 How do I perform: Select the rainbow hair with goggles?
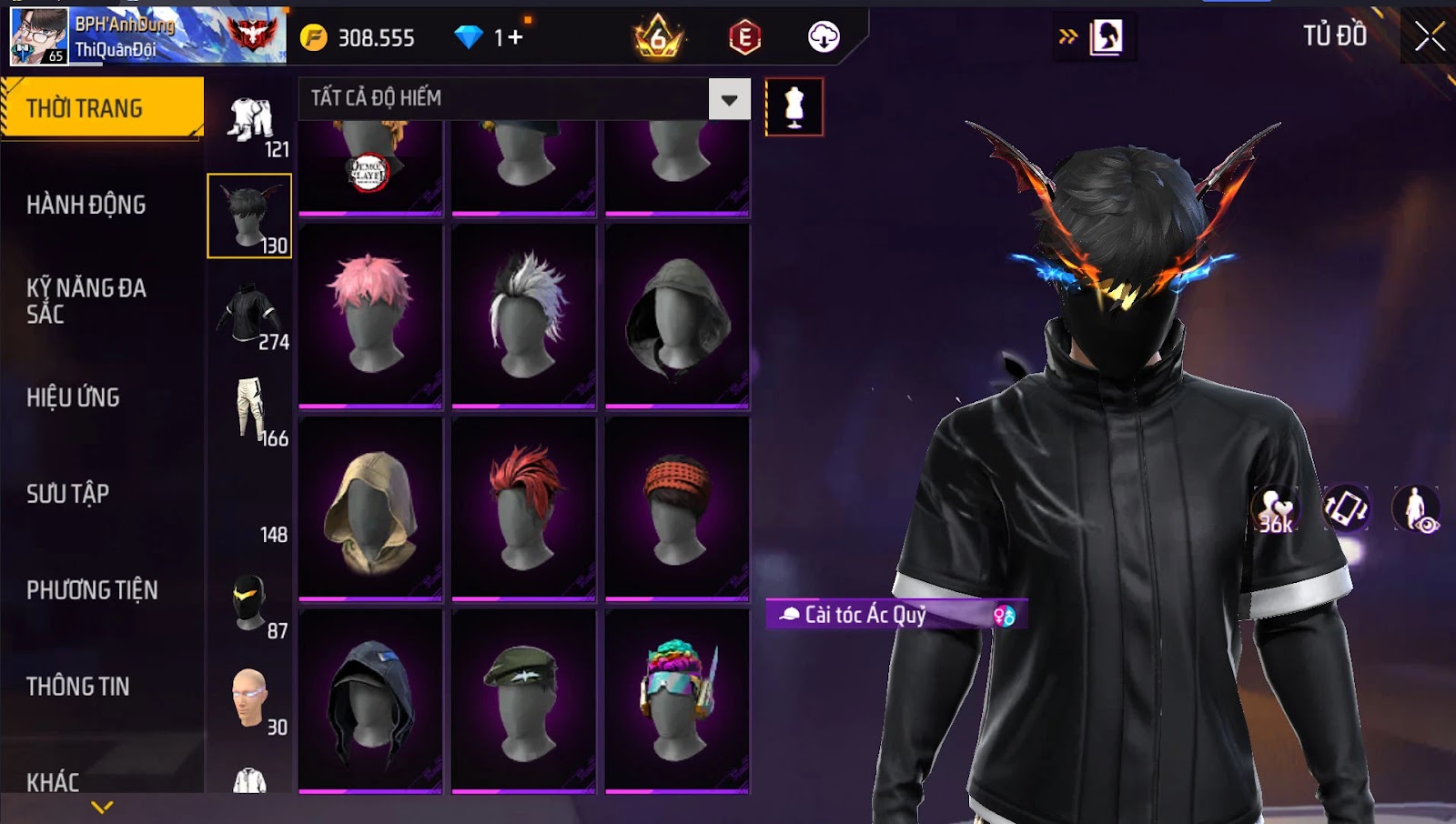pos(677,700)
